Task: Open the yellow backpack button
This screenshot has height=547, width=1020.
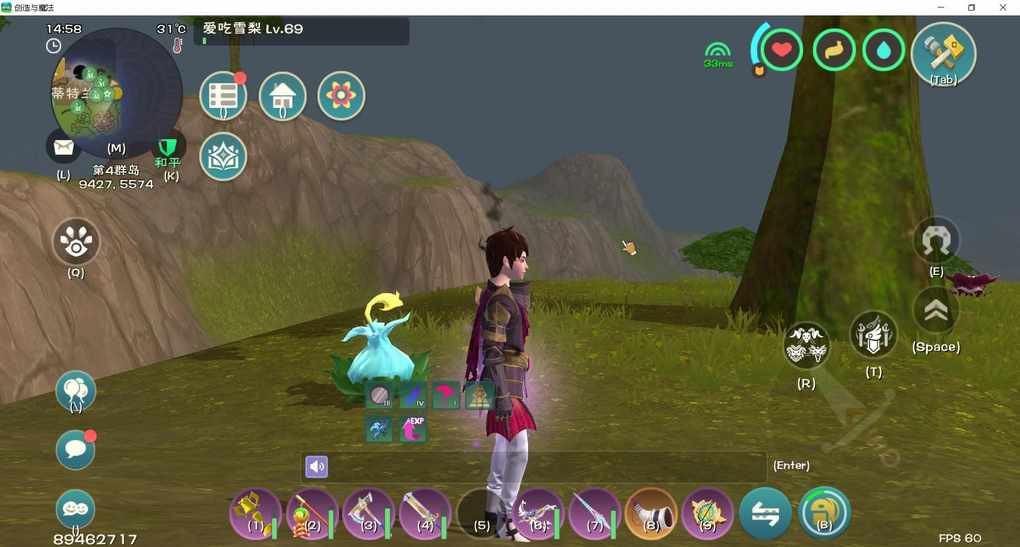Action: tap(824, 512)
